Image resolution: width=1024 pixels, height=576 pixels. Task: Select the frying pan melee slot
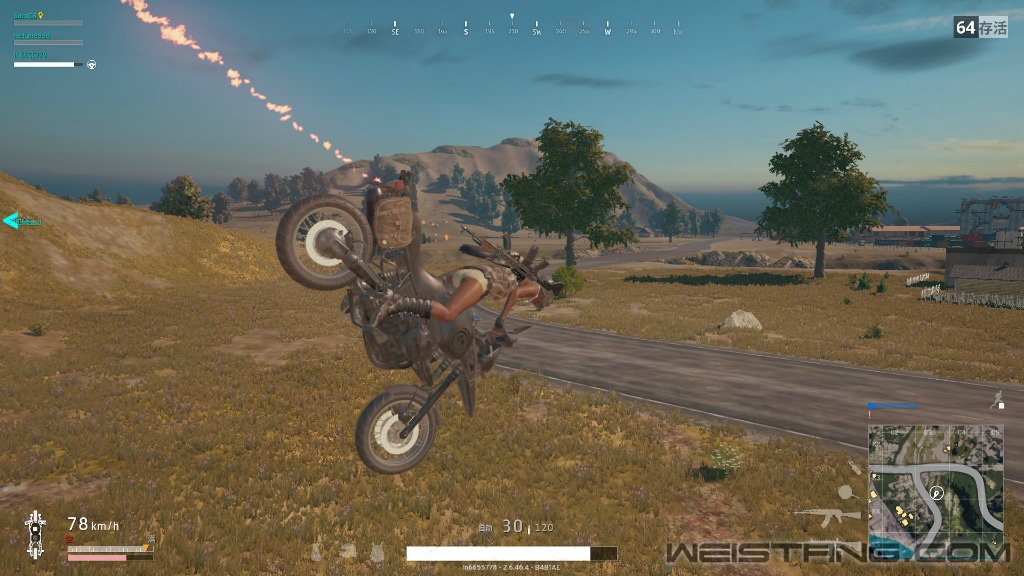pyautogui.click(x=845, y=492)
